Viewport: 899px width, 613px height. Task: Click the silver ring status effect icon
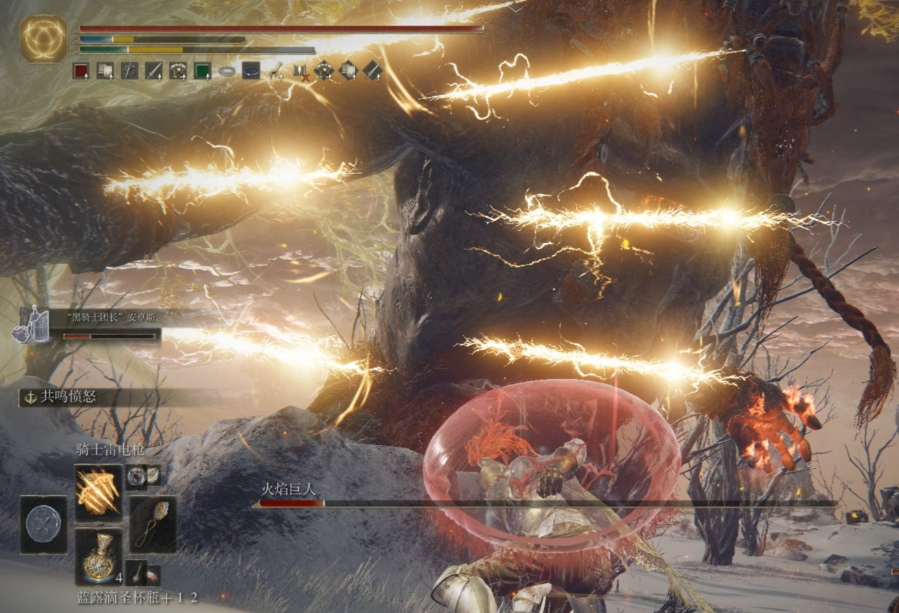pyautogui.click(x=227, y=70)
